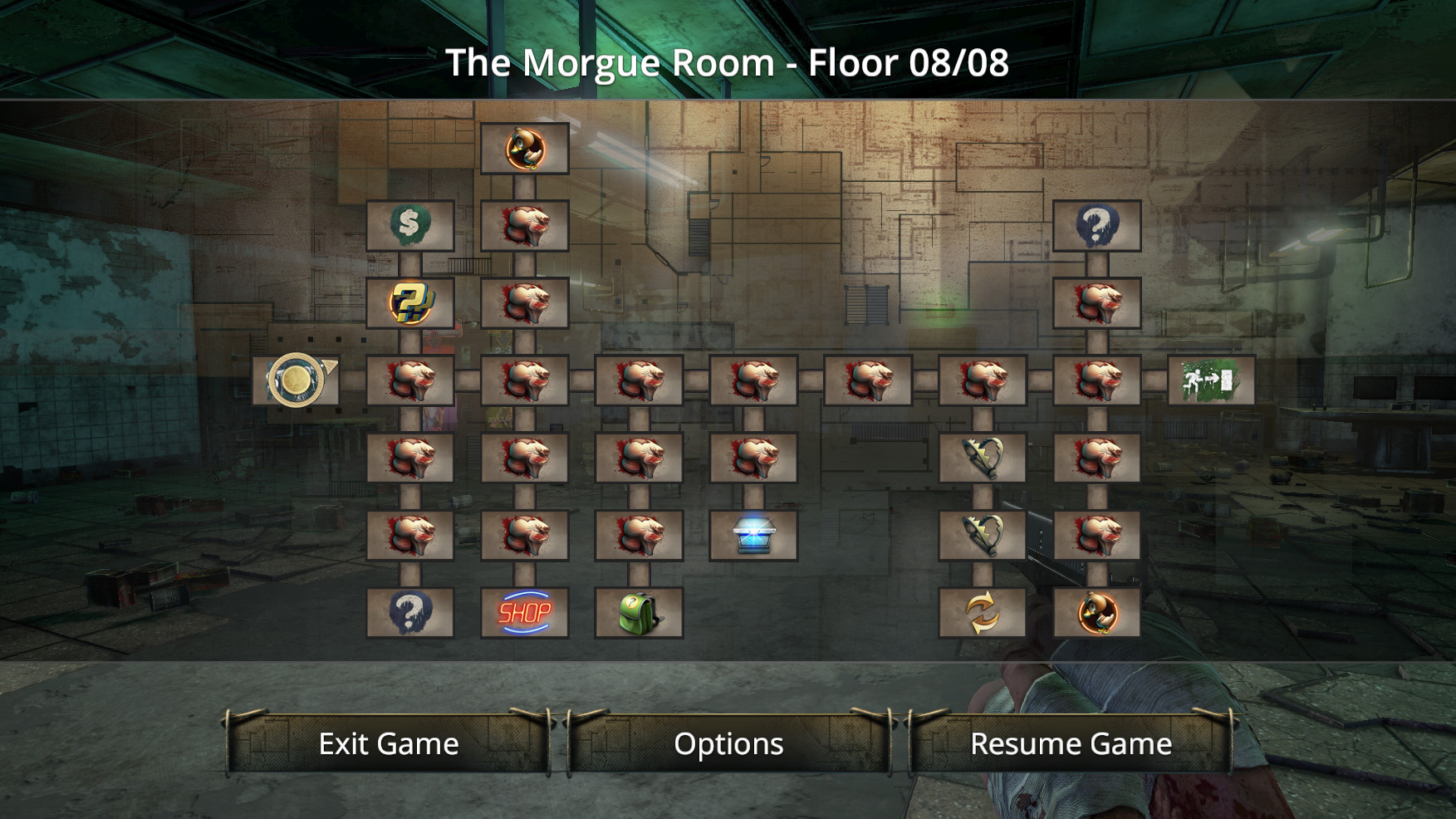The height and width of the screenshot is (819, 1456).
Task: Select the monster node directly below the boss duck
Action: (x=525, y=226)
